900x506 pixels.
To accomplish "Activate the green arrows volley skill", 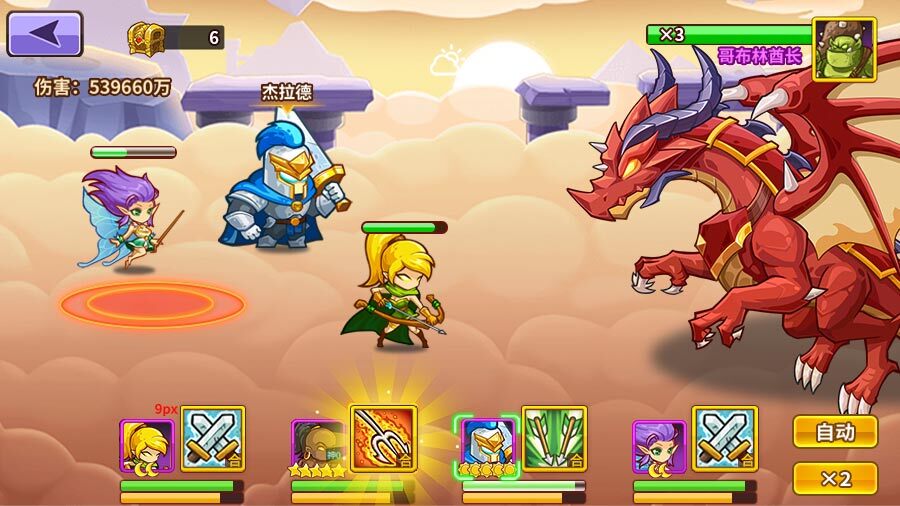I will coord(554,438).
